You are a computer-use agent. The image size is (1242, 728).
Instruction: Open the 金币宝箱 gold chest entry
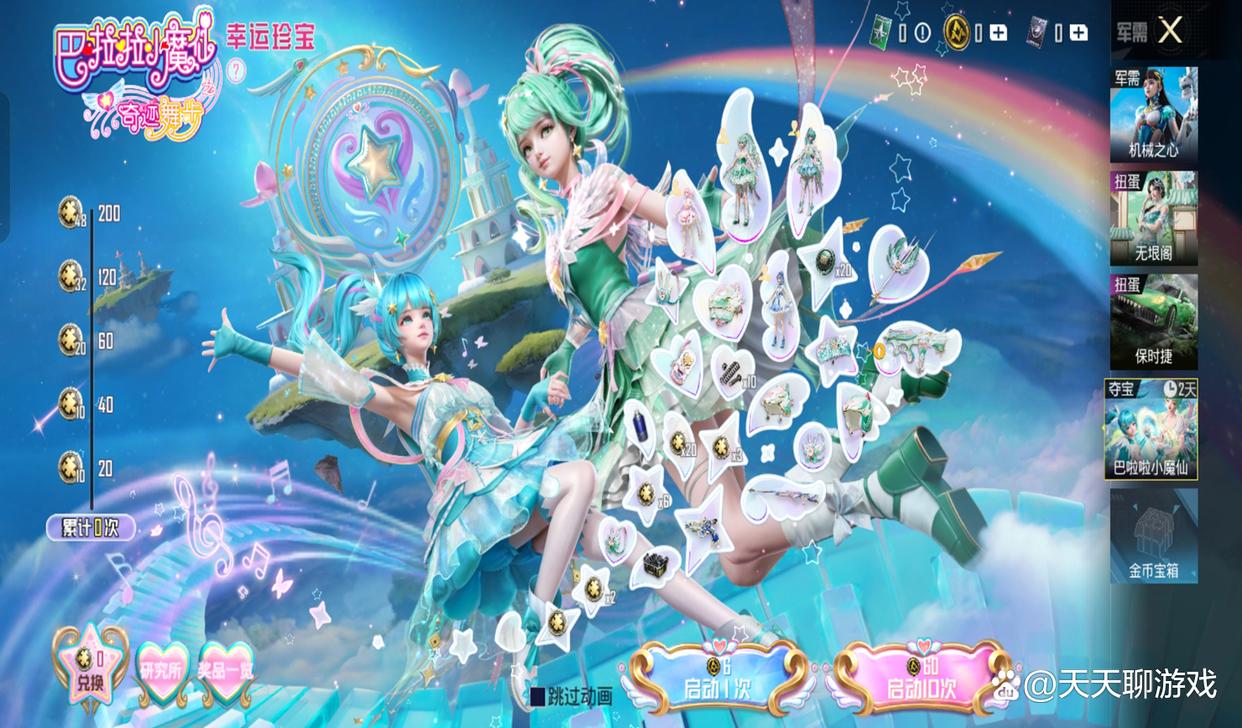tap(1153, 536)
